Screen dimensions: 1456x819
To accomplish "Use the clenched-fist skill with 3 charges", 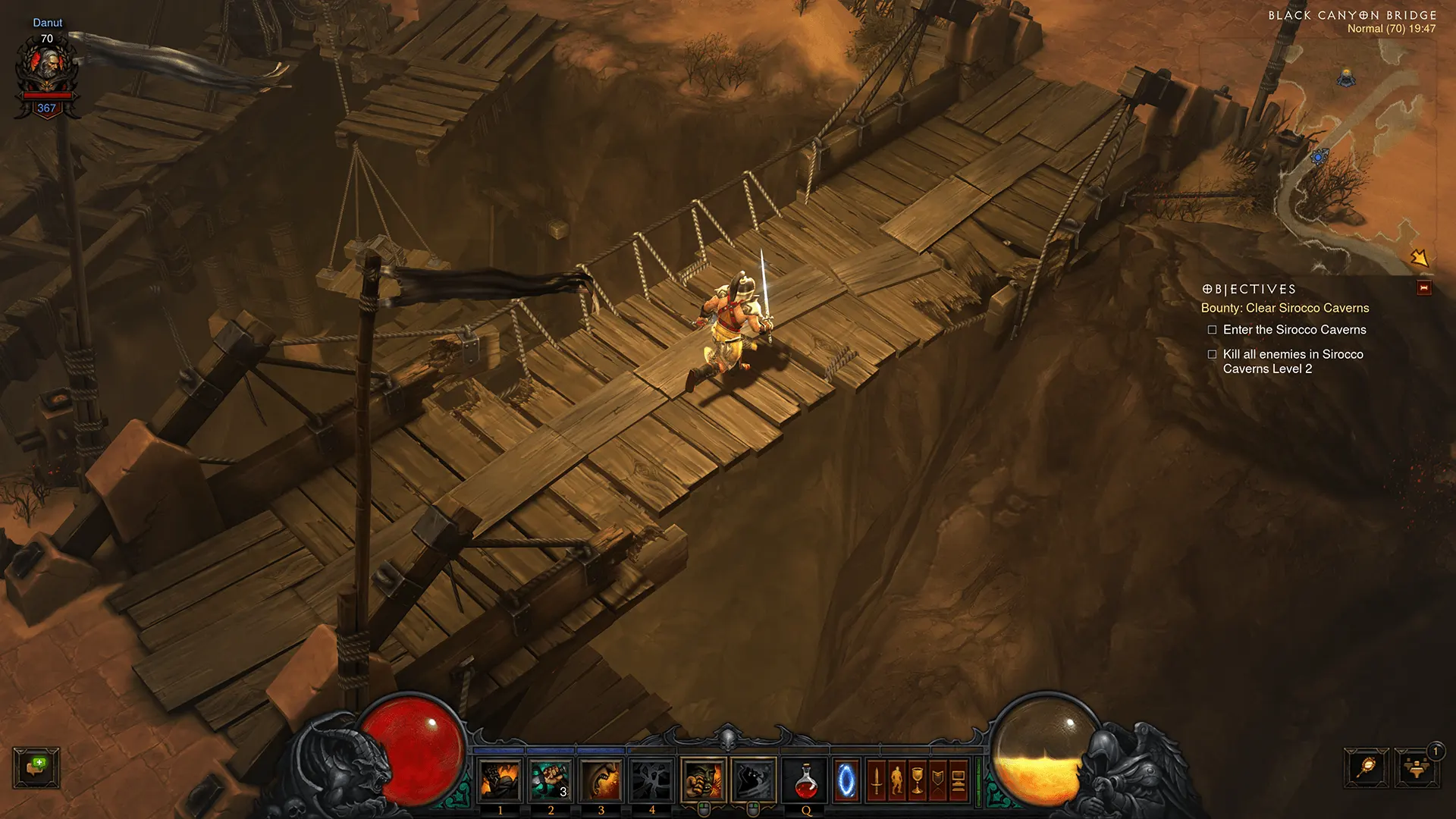I will 551,780.
